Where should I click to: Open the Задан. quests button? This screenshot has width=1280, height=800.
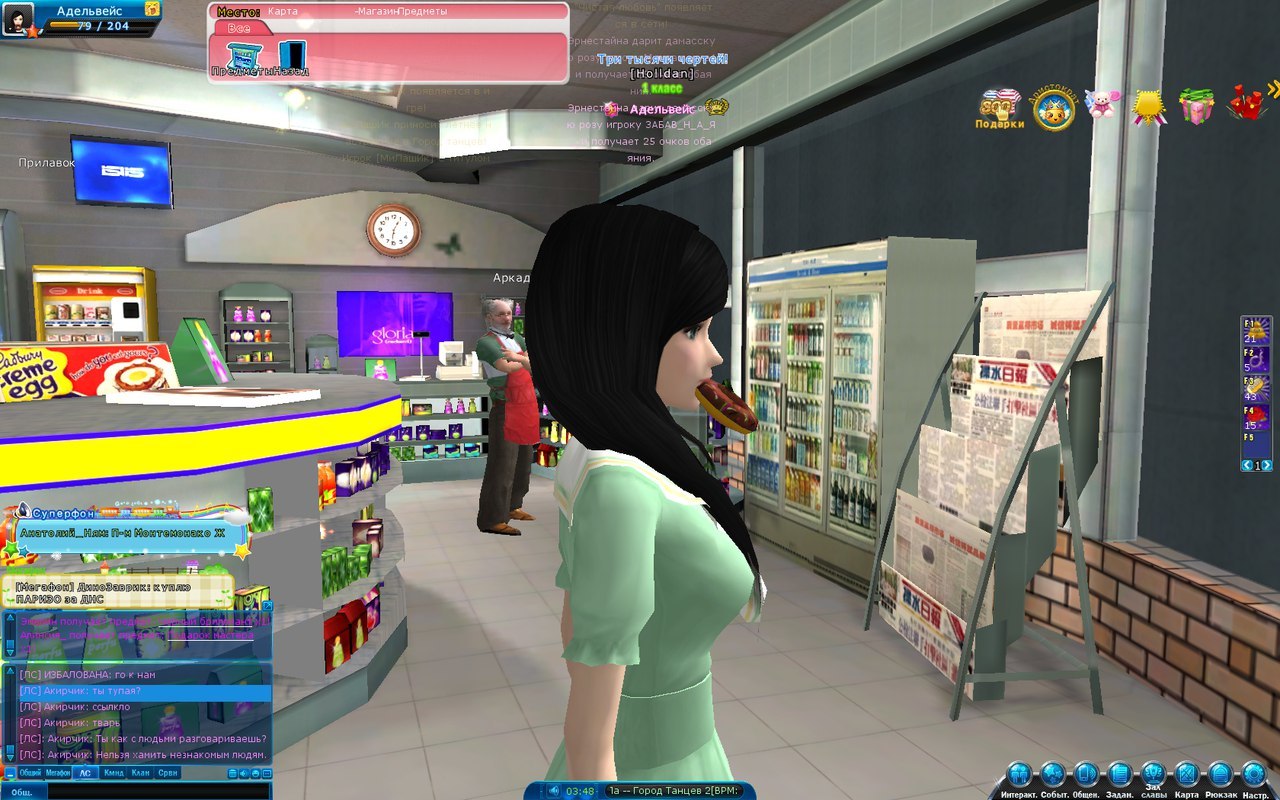click(1120, 774)
